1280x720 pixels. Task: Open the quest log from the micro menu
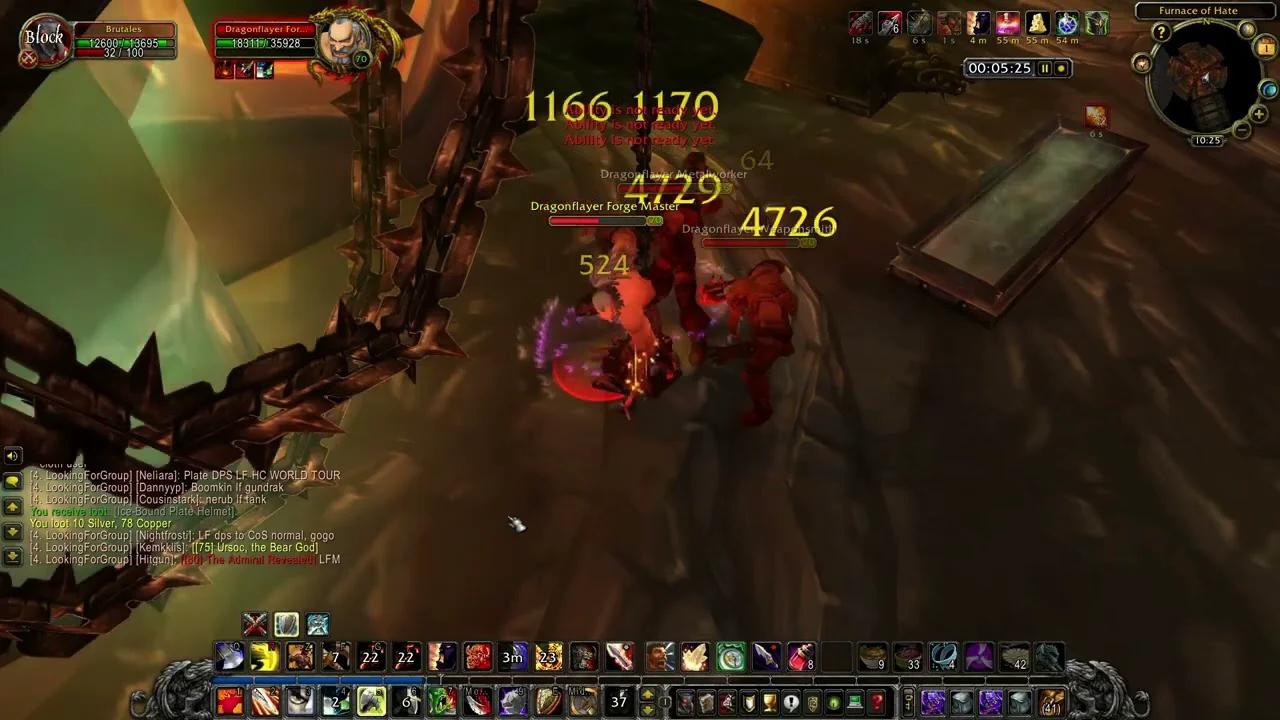point(792,700)
